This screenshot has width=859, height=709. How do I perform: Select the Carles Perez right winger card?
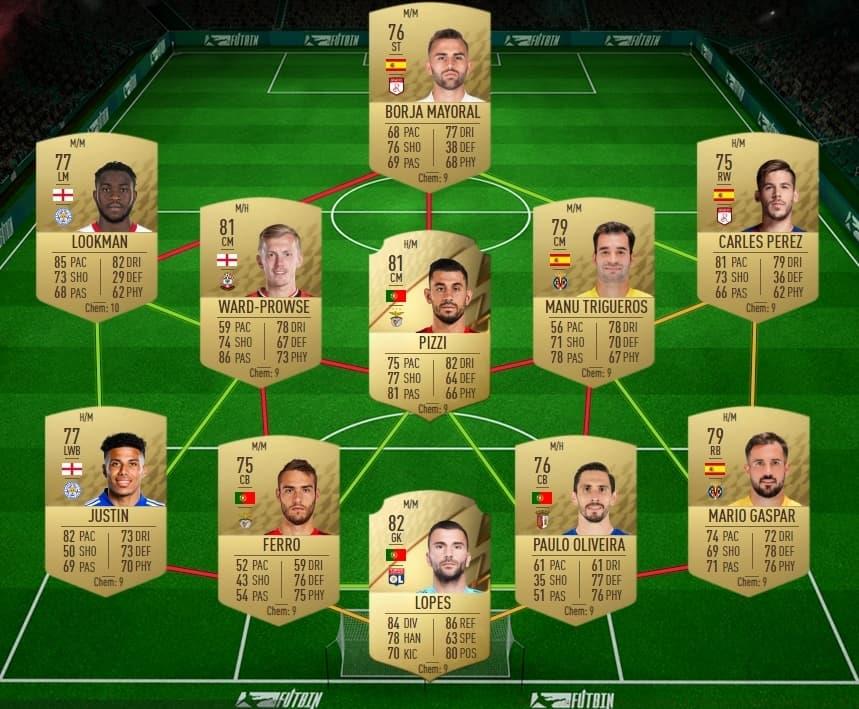[x=757, y=225]
